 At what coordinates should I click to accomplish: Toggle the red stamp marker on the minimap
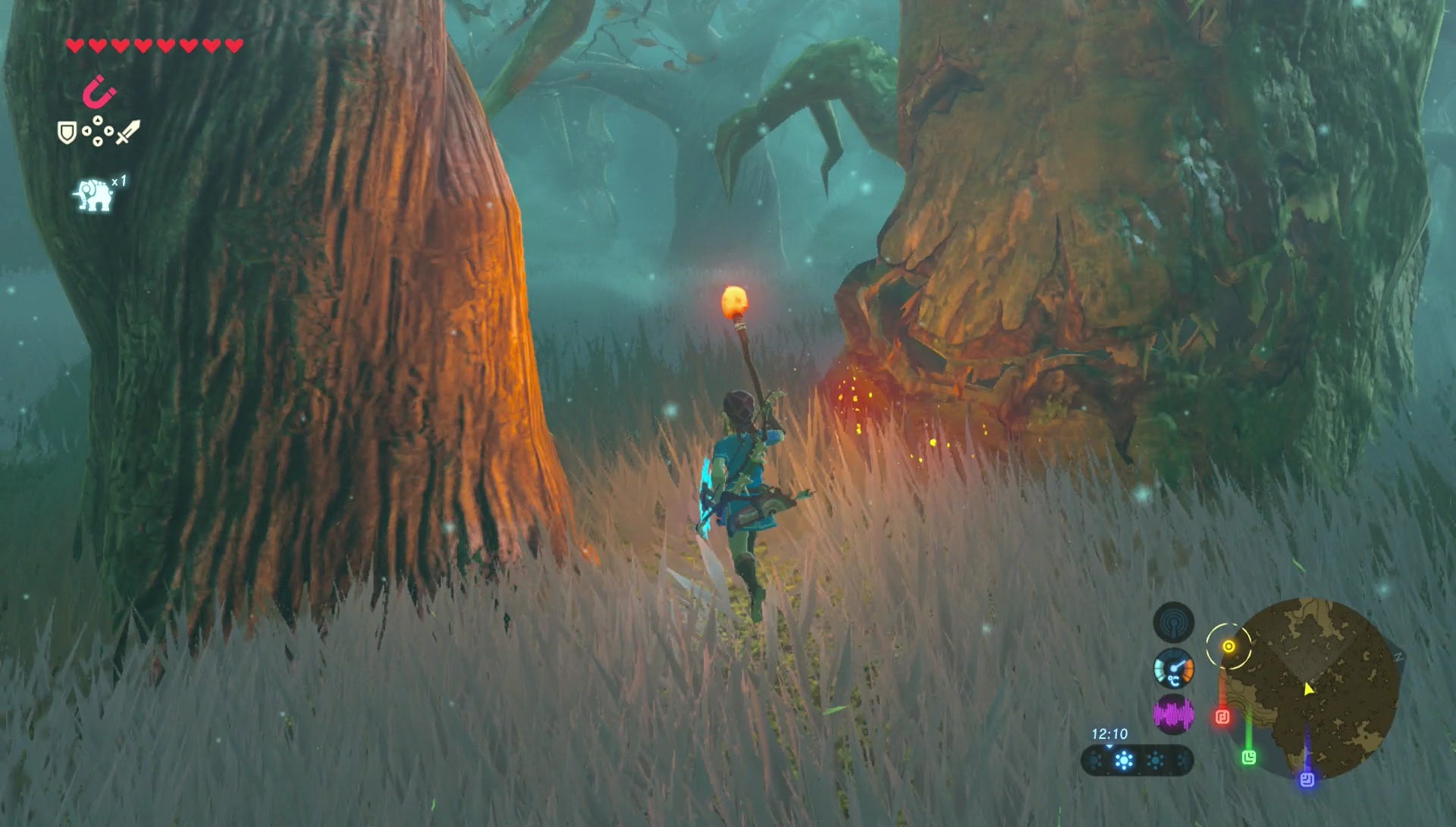[1222, 715]
